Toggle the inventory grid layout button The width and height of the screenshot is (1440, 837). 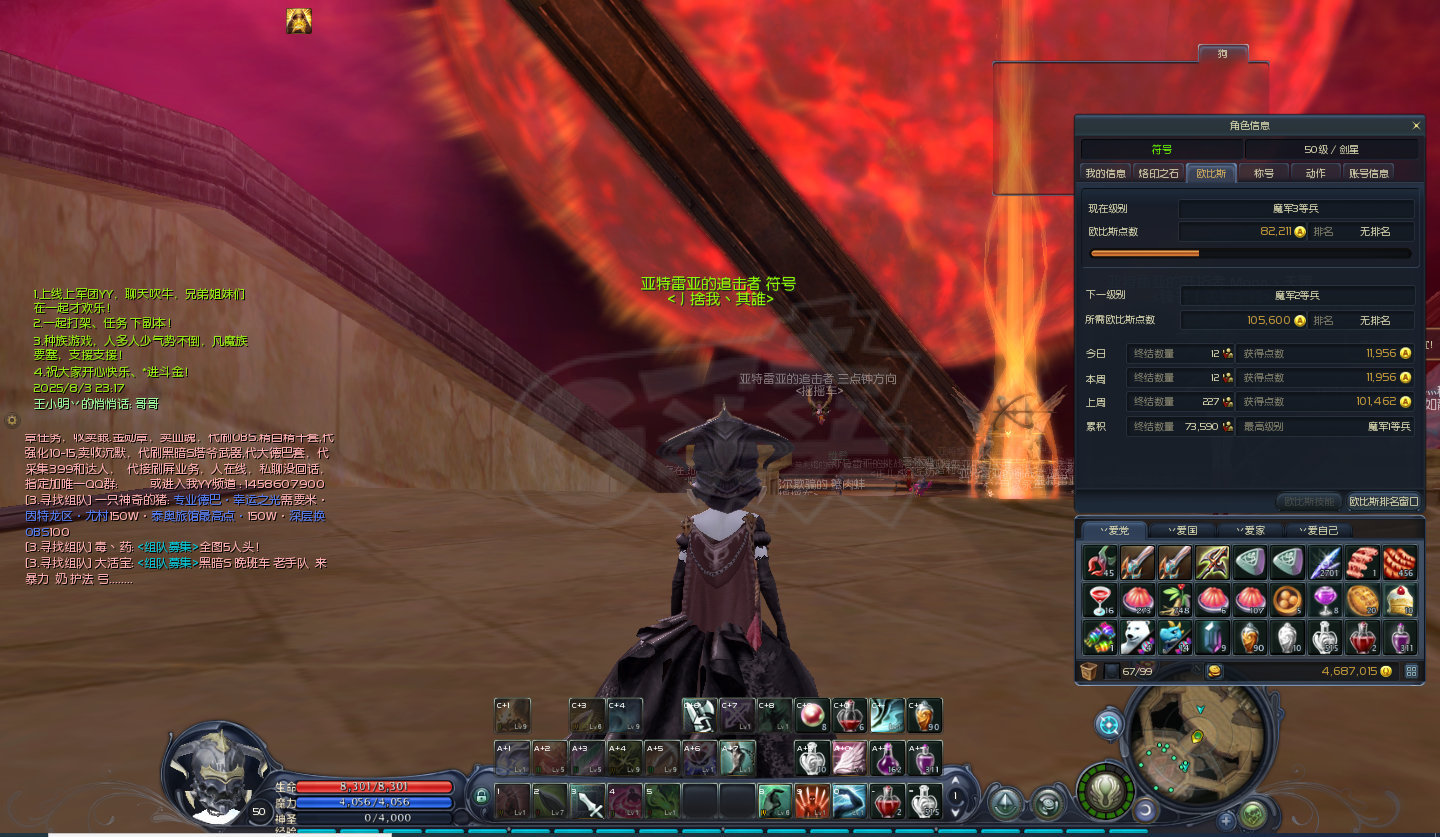point(1411,671)
